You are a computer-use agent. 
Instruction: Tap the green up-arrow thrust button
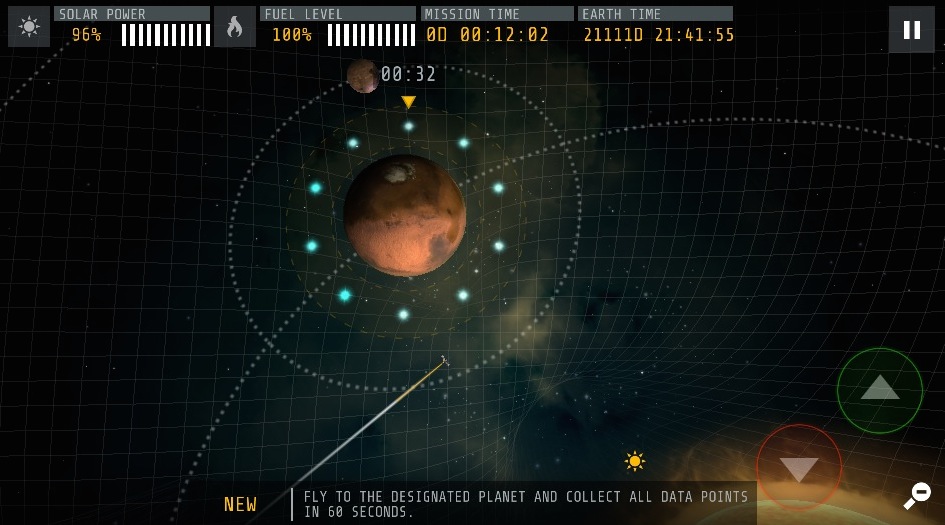click(879, 390)
